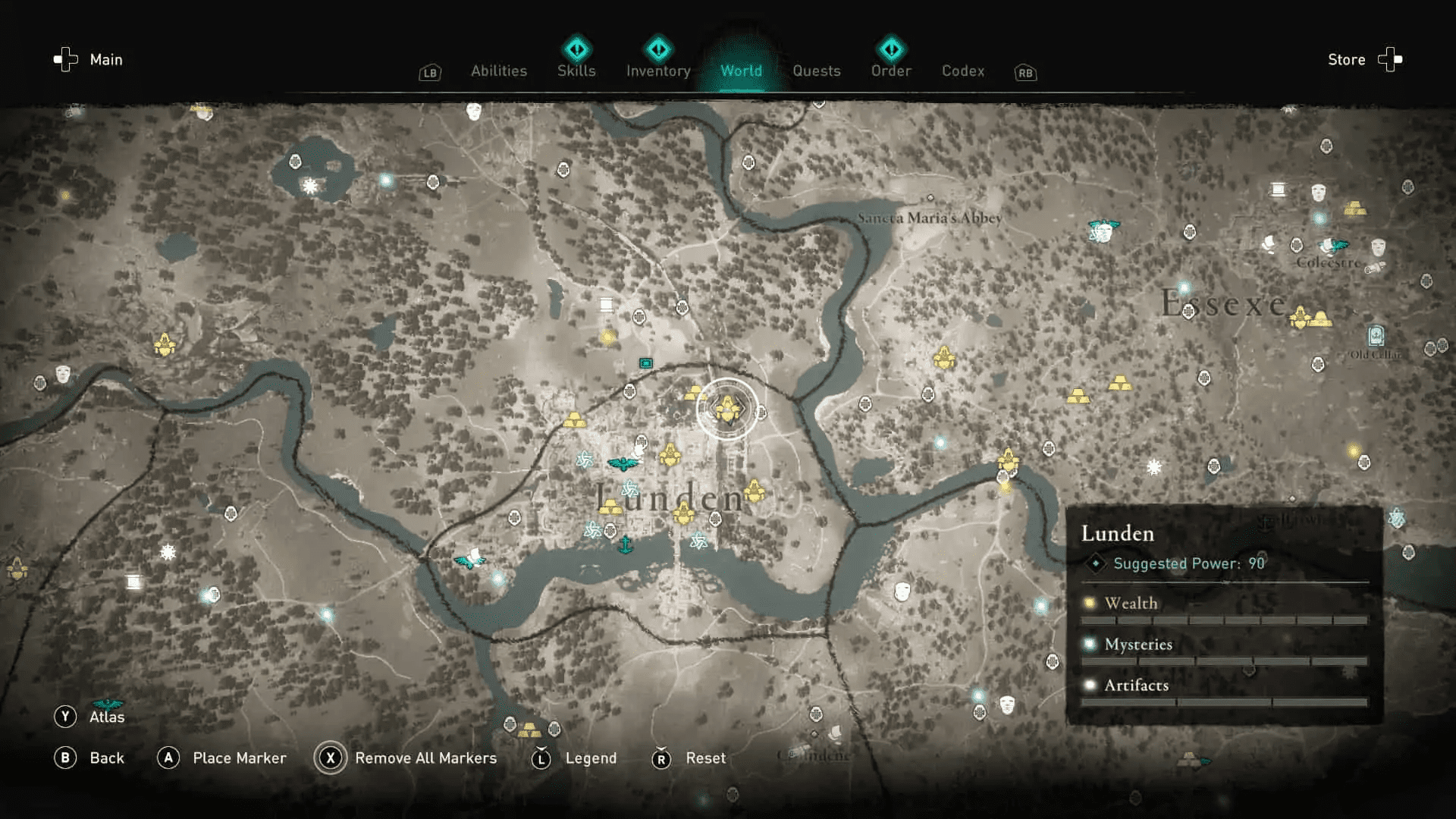Select a blue mystery dot near Saneta Maria's Abbey
The height and width of the screenshot is (819, 1456).
coord(930,197)
